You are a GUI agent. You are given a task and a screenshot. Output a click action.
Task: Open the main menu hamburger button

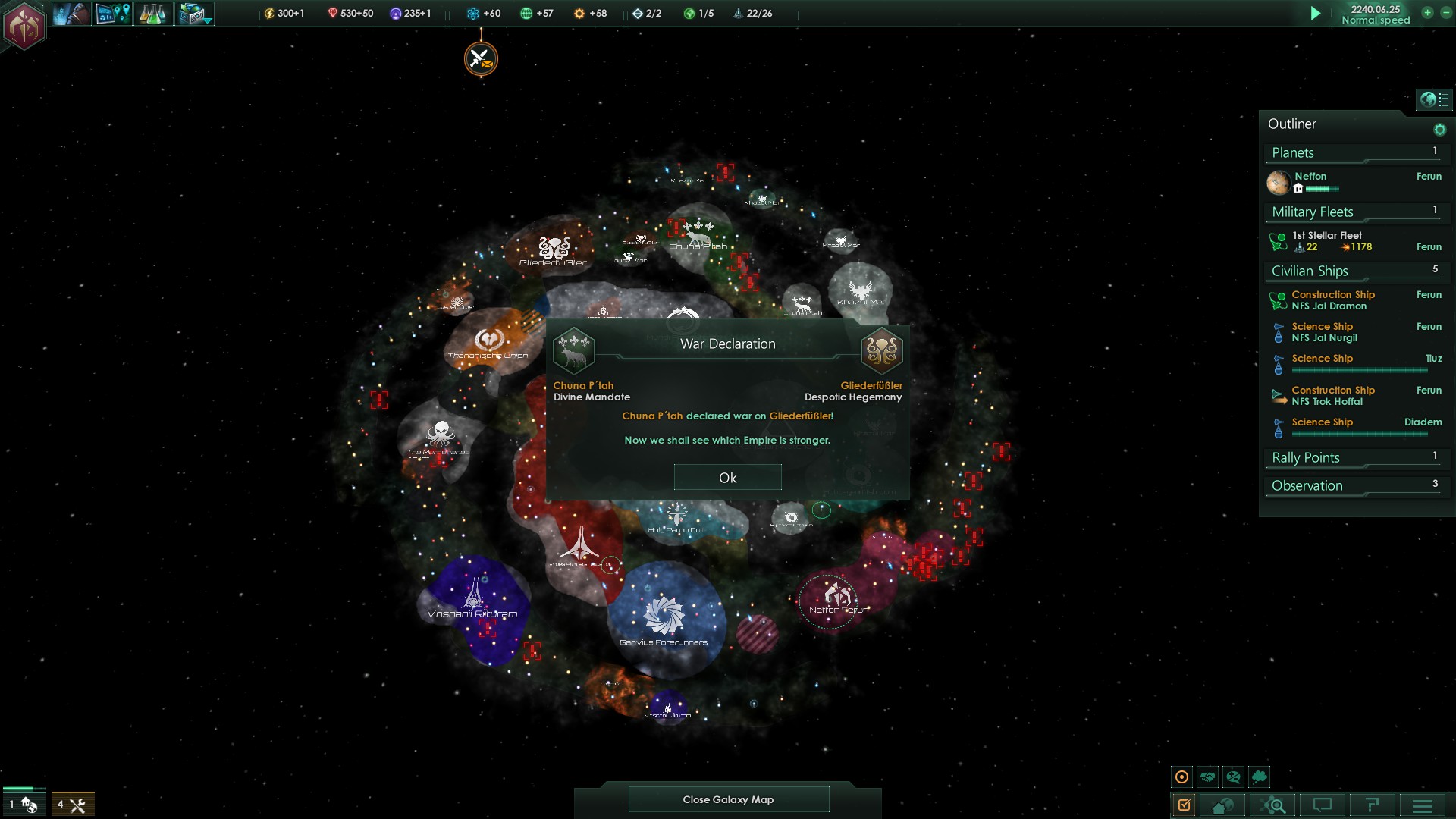[1422, 805]
